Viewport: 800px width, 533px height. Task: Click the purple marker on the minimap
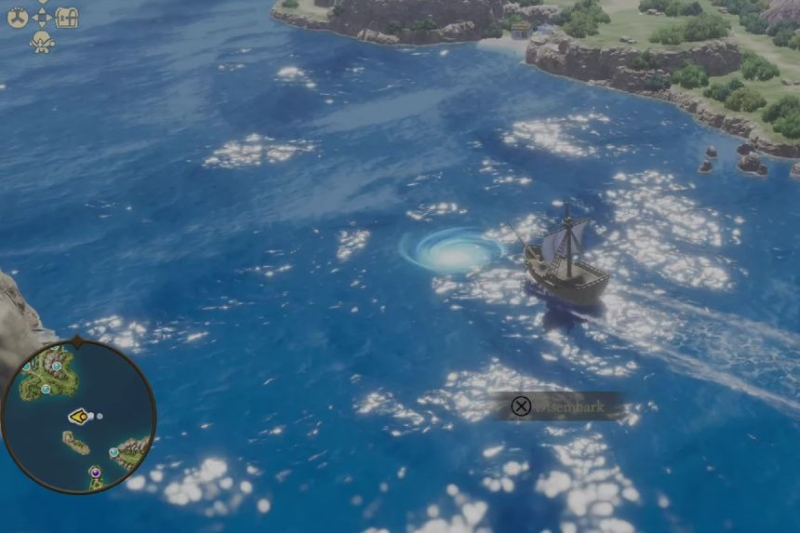pyautogui.click(x=95, y=471)
